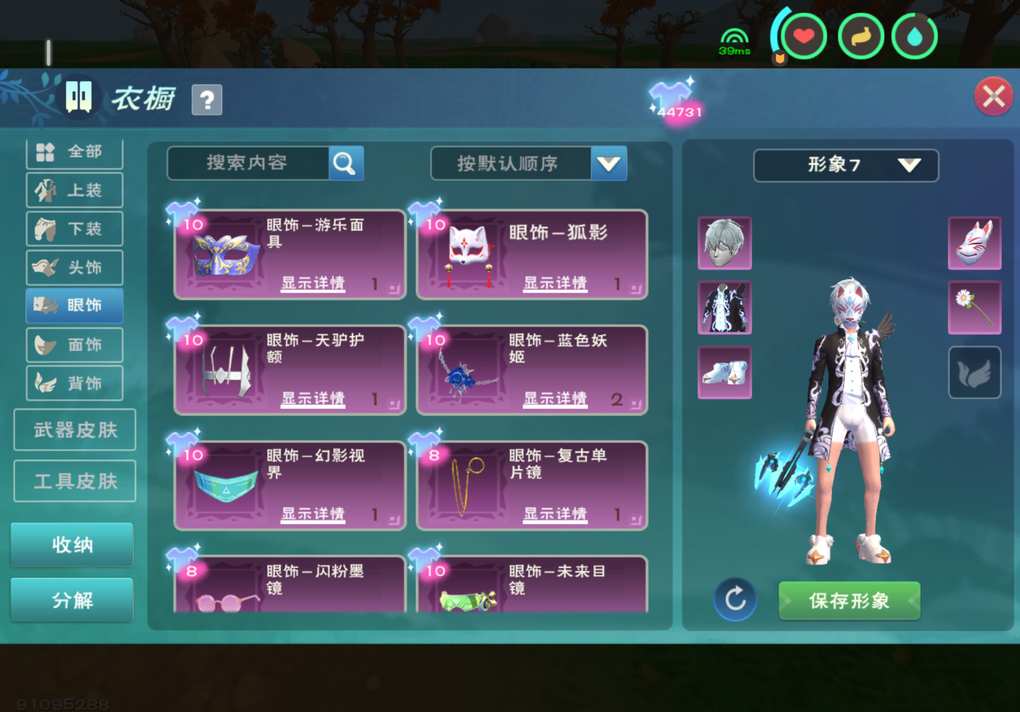This screenshot has width=1020, height=712.
Task: Save the outfit with 保存形象
Action: 849,601
